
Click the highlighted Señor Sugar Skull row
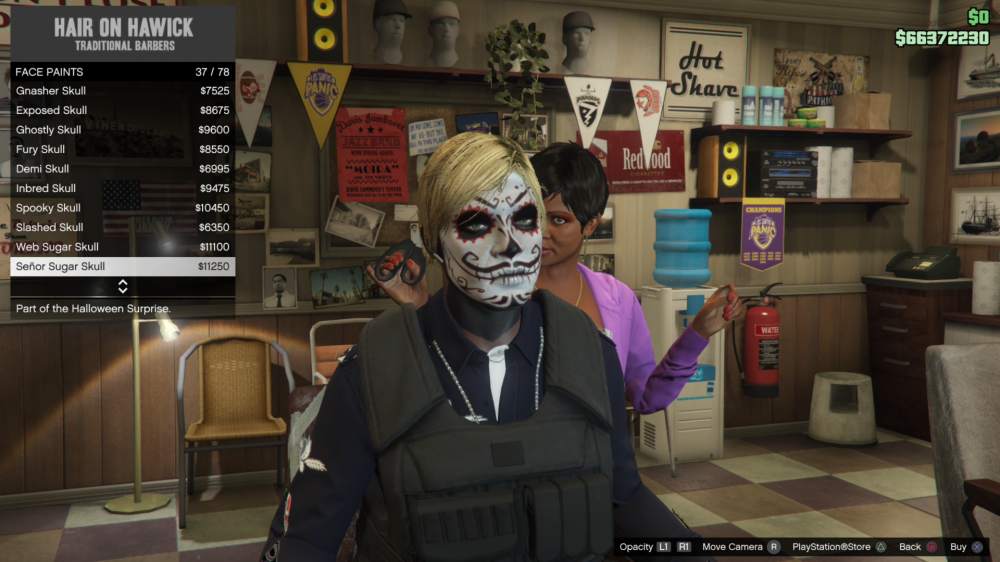pyautogui.click(x=122, y=266)
